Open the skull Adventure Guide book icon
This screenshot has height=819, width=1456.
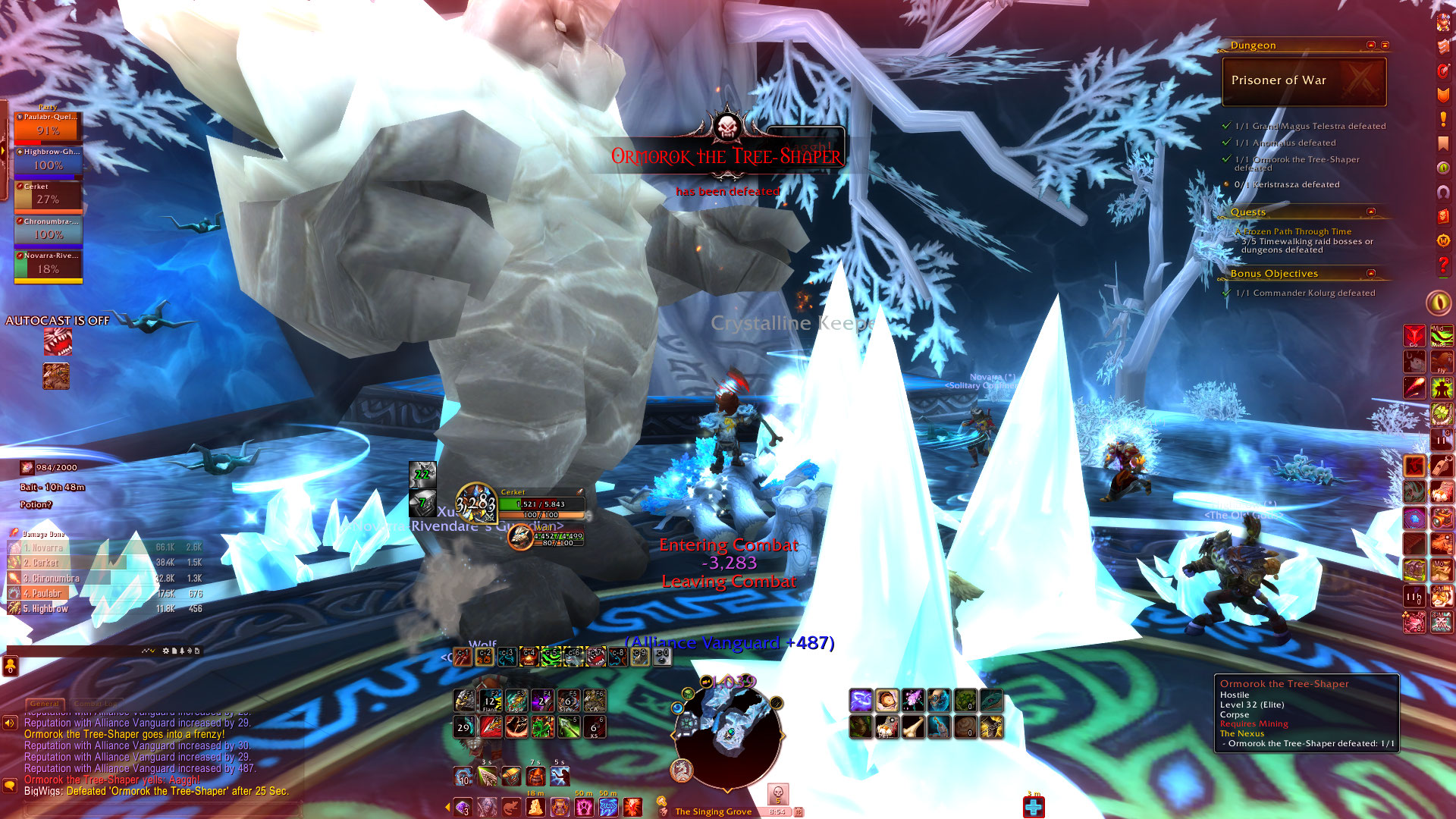[x=1442, y=215]
